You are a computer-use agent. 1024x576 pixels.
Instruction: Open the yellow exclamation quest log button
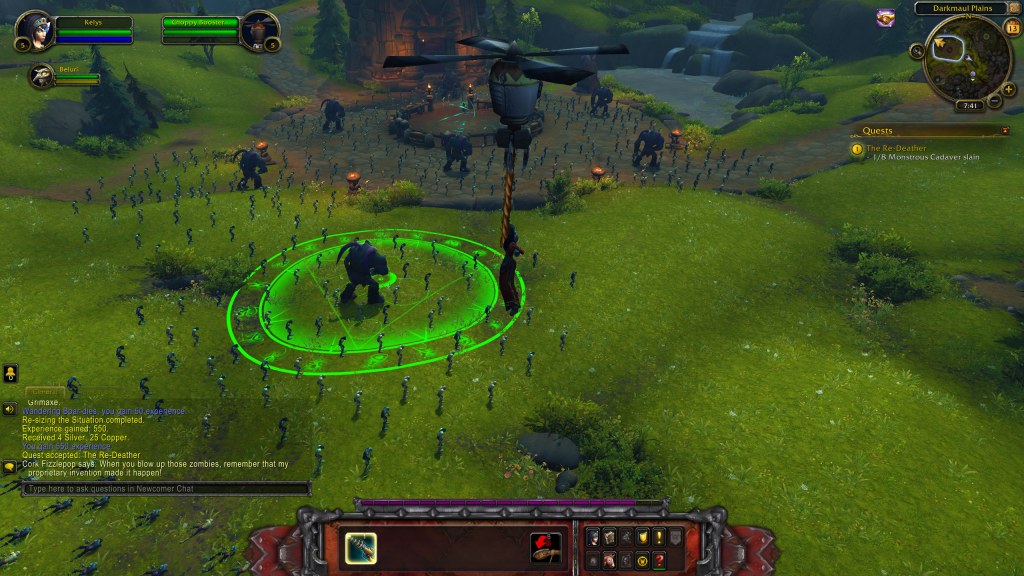point(658,538)
